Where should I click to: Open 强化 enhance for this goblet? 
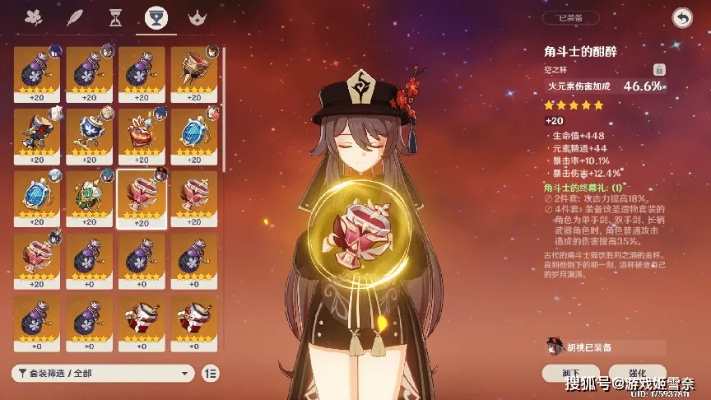pyautogui.click(x=647, y=372)
